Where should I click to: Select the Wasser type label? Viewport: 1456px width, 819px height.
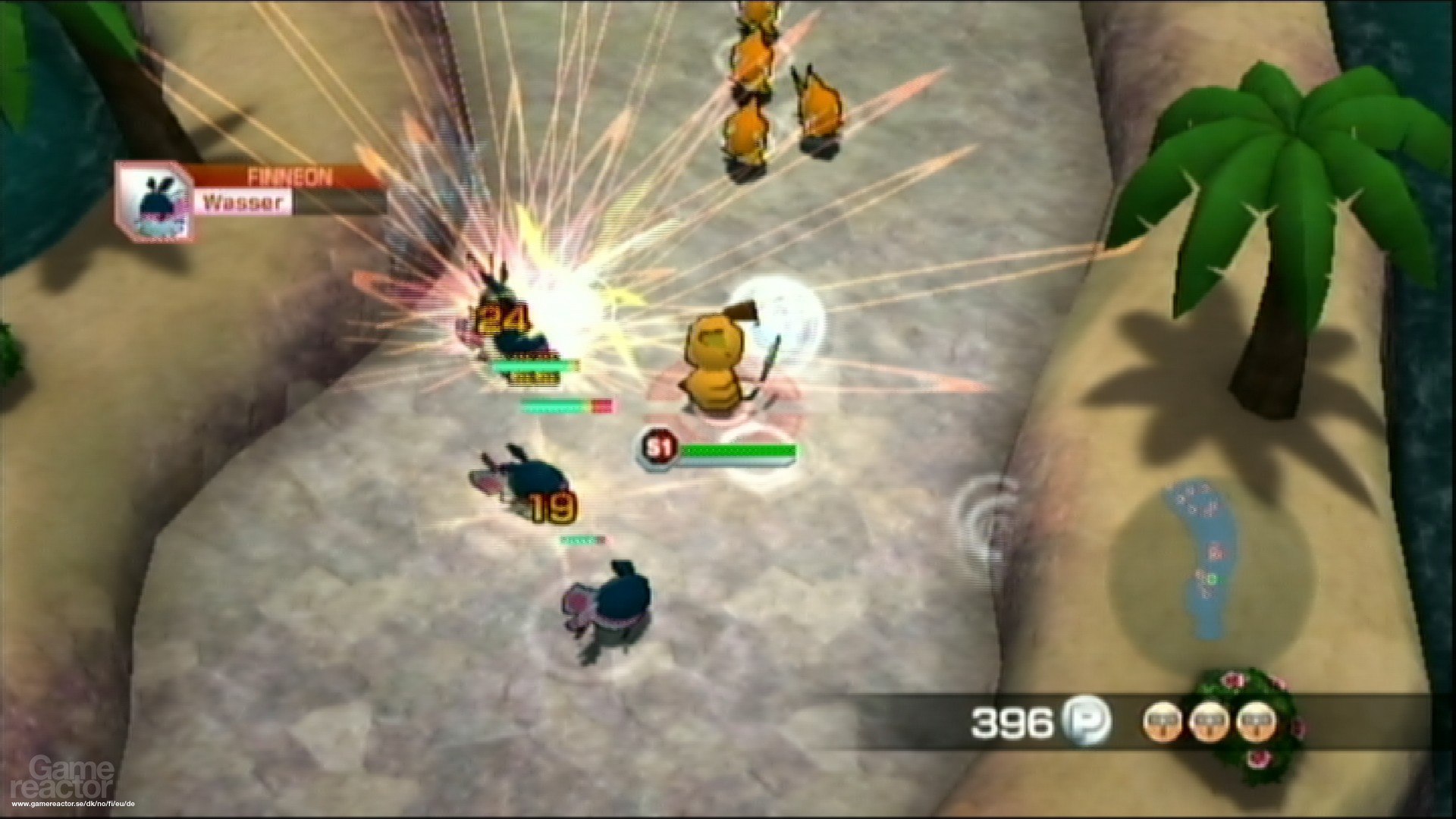[243, 202]
